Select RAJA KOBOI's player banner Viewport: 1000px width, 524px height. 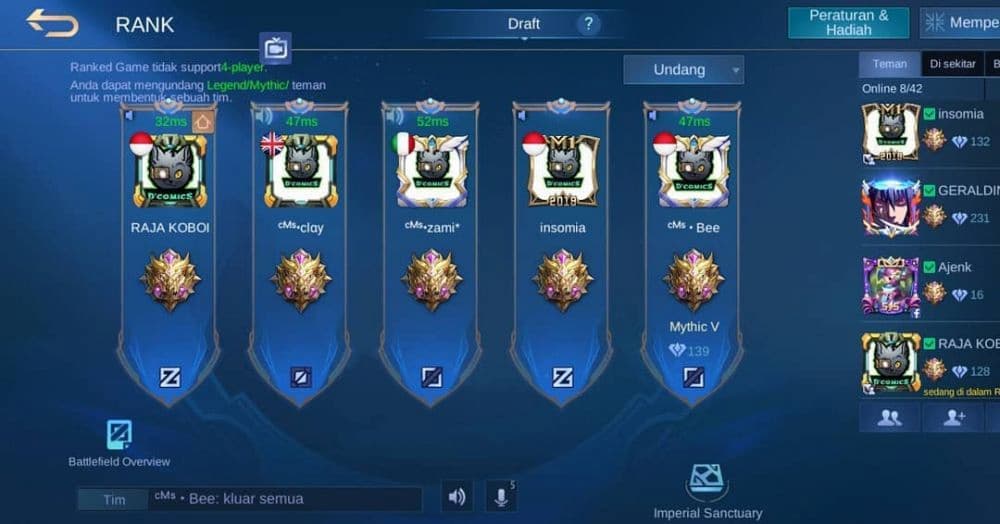pyautogui.click(x=170, y=250)
